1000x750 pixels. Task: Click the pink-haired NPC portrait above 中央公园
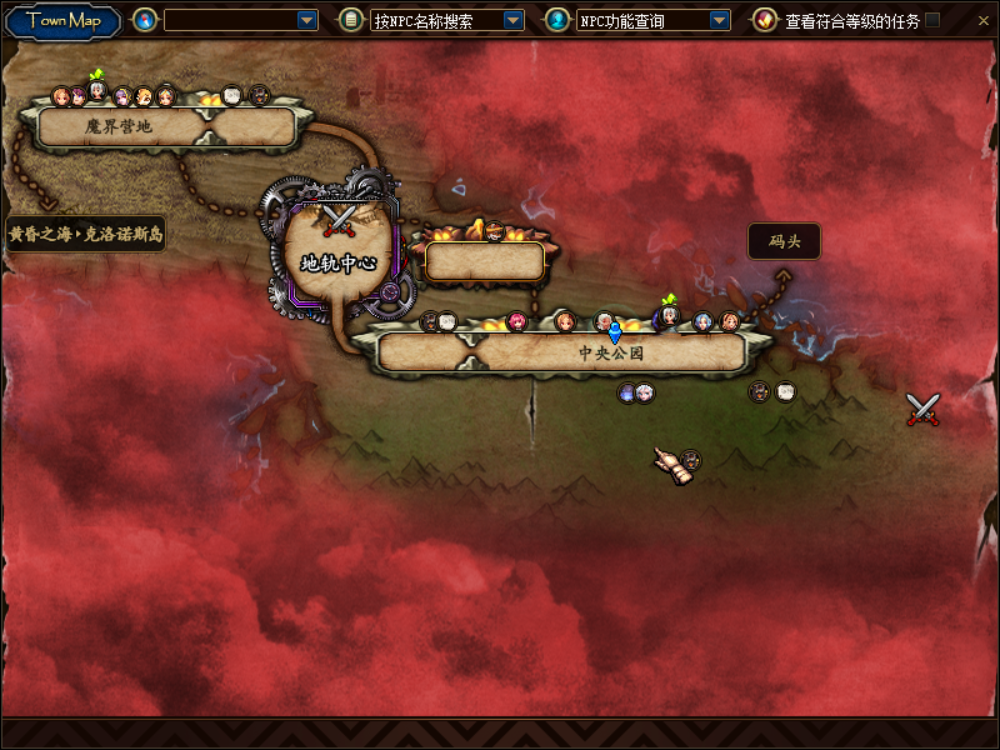coord(517,321)
